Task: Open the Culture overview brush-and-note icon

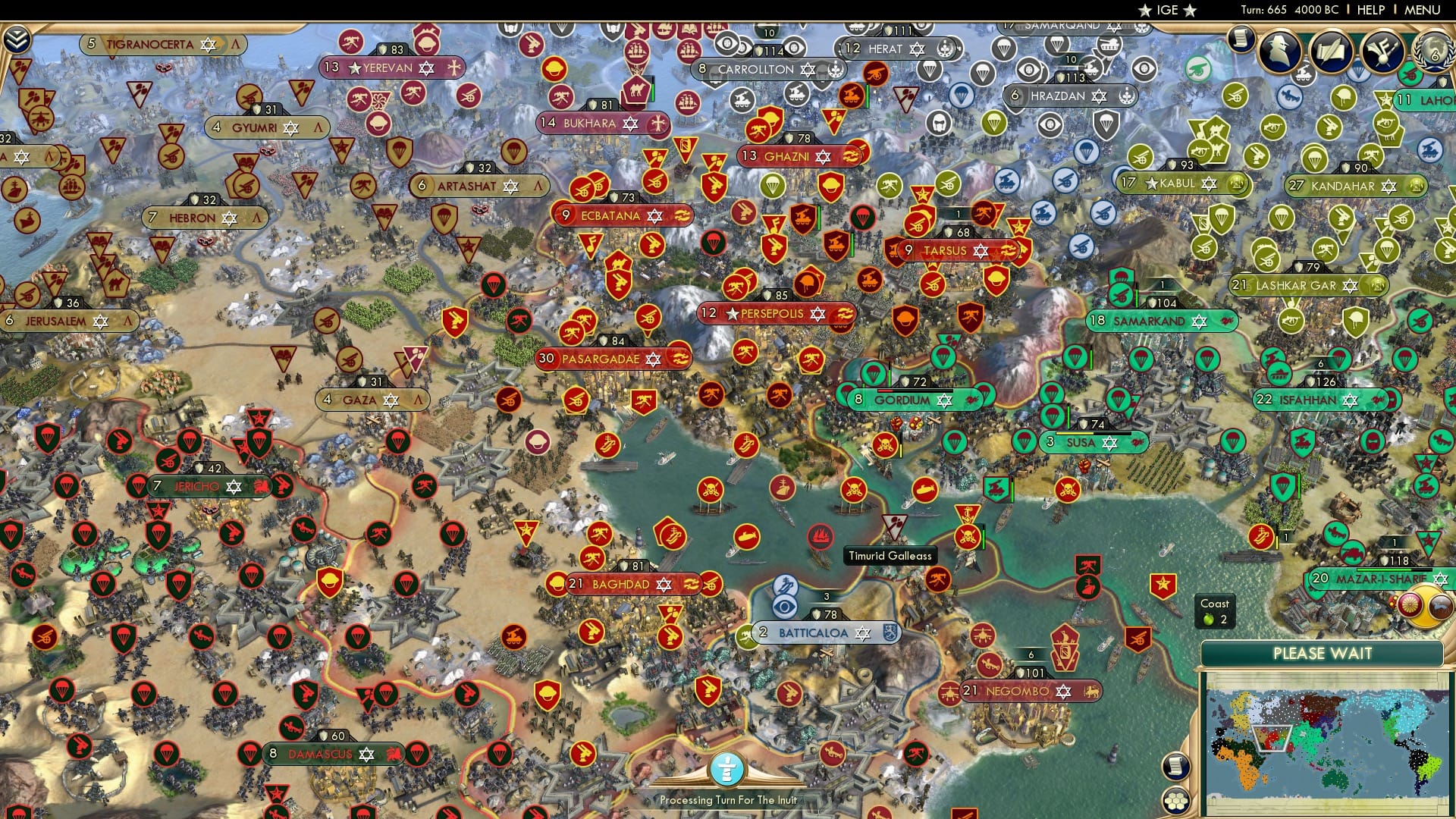Action: (1382, 49)
